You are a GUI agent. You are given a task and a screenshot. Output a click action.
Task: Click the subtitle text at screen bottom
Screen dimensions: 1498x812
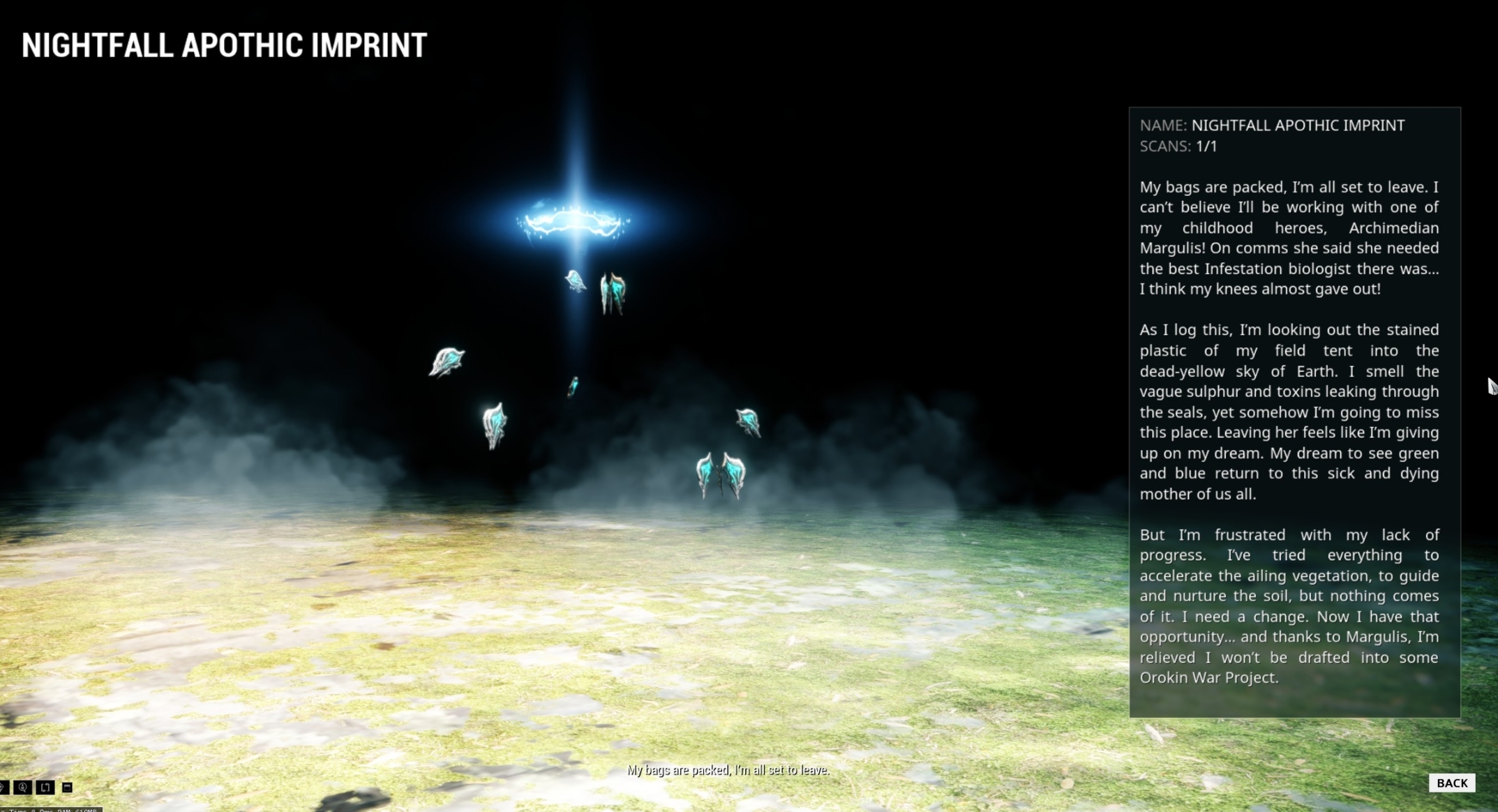728,770
